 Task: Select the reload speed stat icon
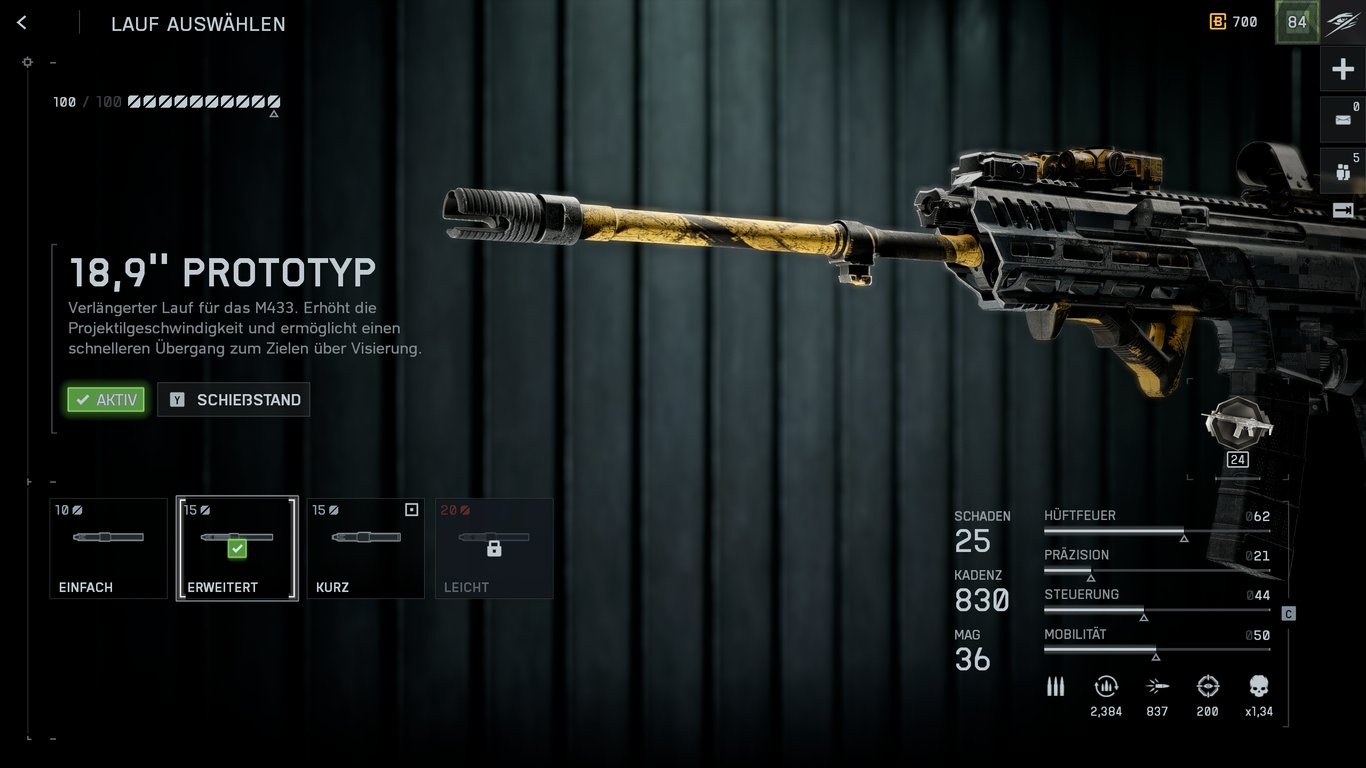[1106, 687]
